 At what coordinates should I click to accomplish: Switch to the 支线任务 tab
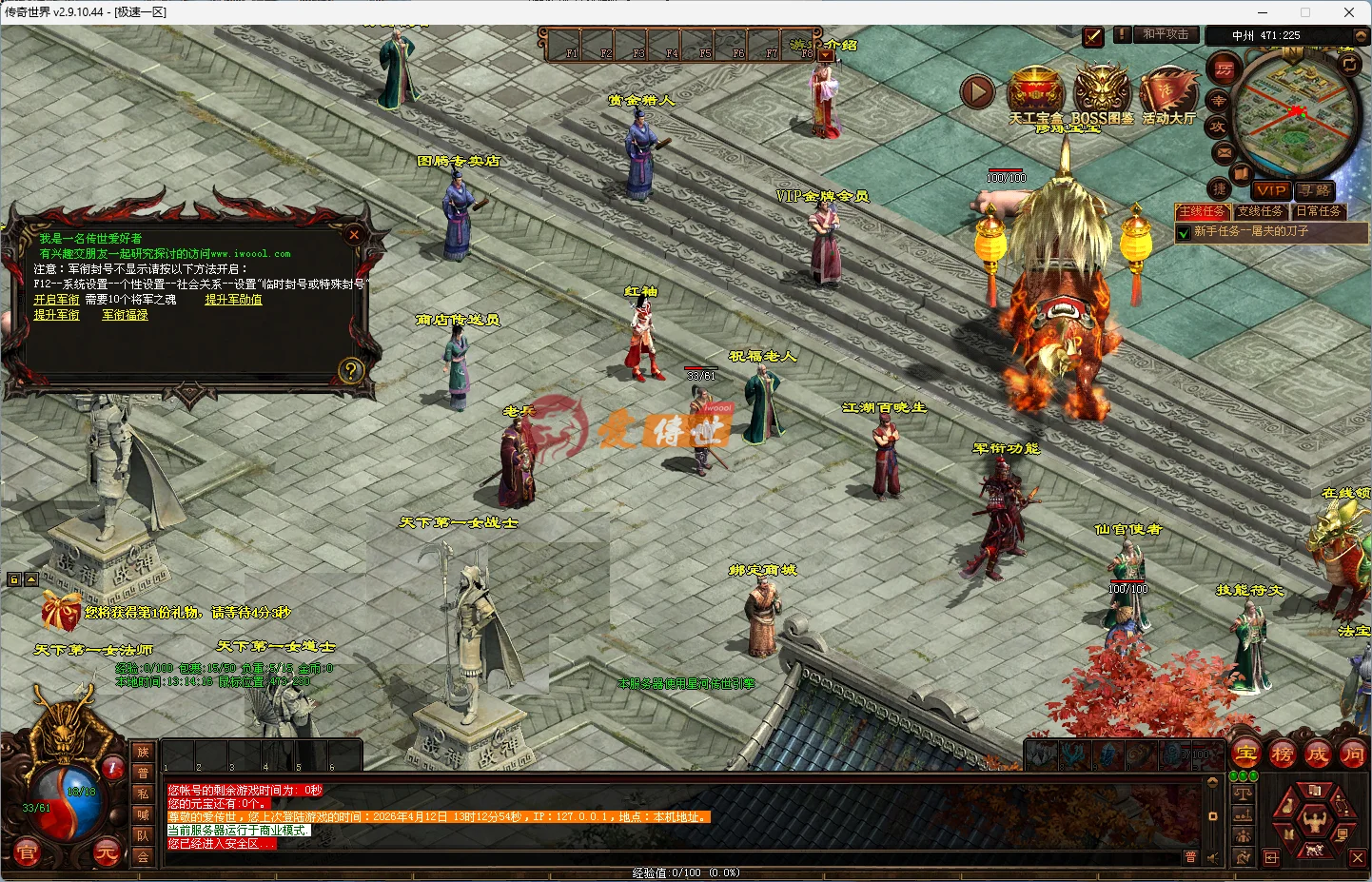pyautogui.click(x=1261, y=211)
